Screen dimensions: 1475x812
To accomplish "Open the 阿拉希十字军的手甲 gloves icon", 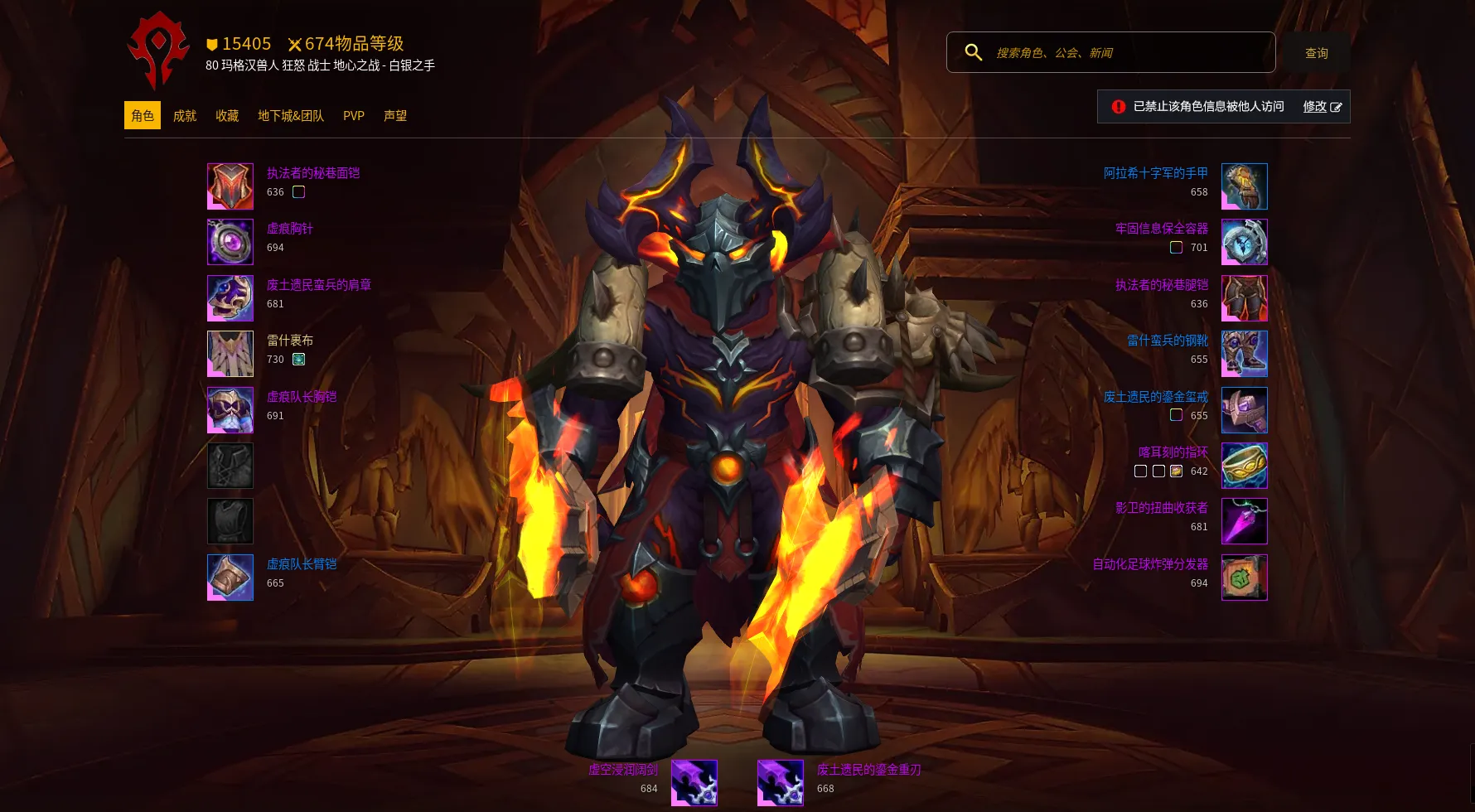I will (x=1244, y=186).
